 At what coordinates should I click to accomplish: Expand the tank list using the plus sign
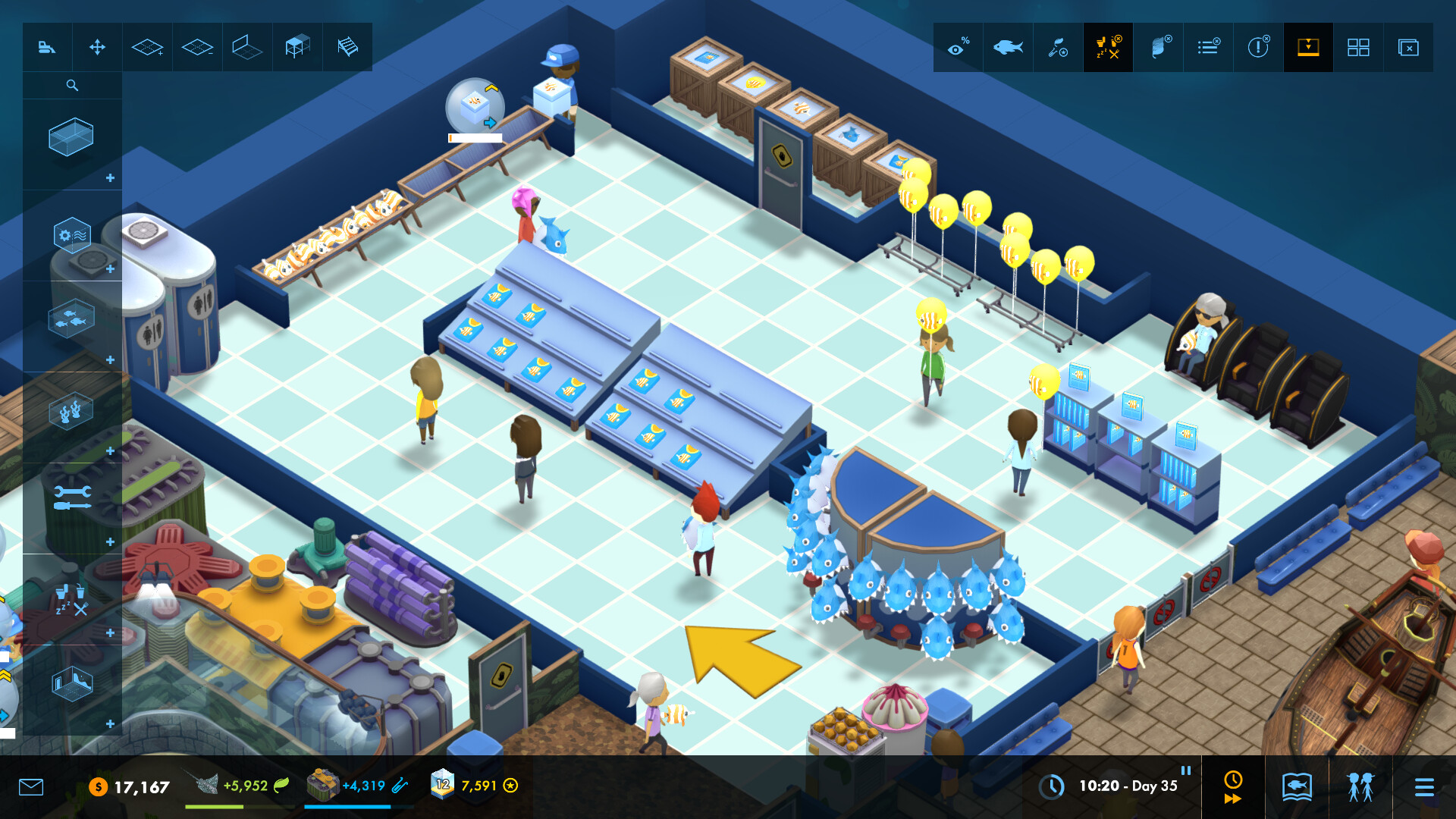coord(110,179)
